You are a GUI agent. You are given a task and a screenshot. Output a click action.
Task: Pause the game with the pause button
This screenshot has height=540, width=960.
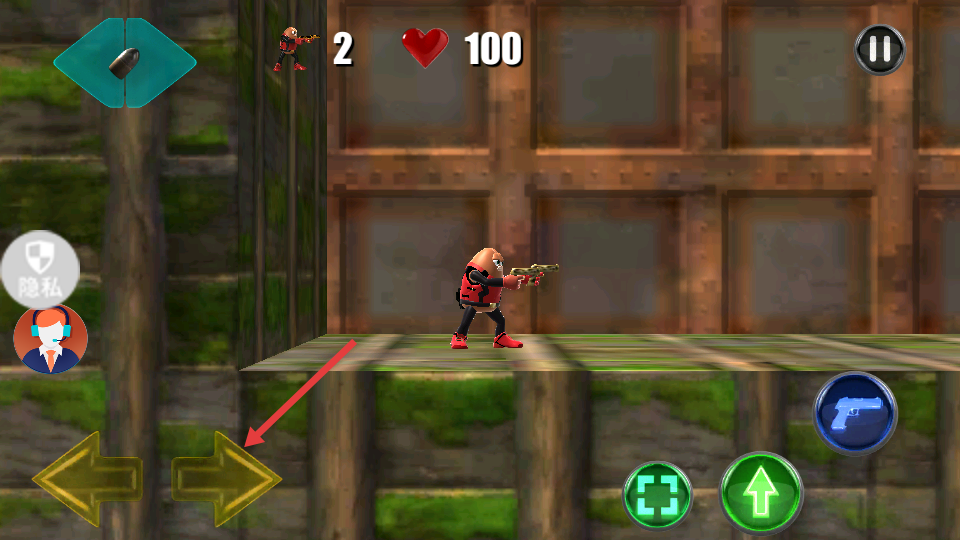point(880,49)
